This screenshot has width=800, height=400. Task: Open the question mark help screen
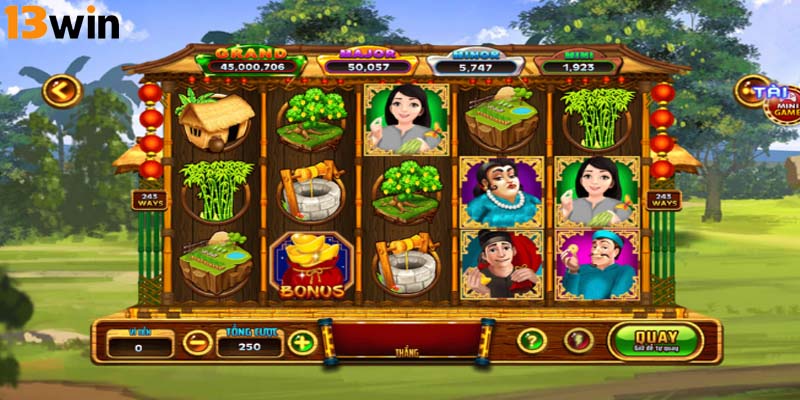coord(531,341)
